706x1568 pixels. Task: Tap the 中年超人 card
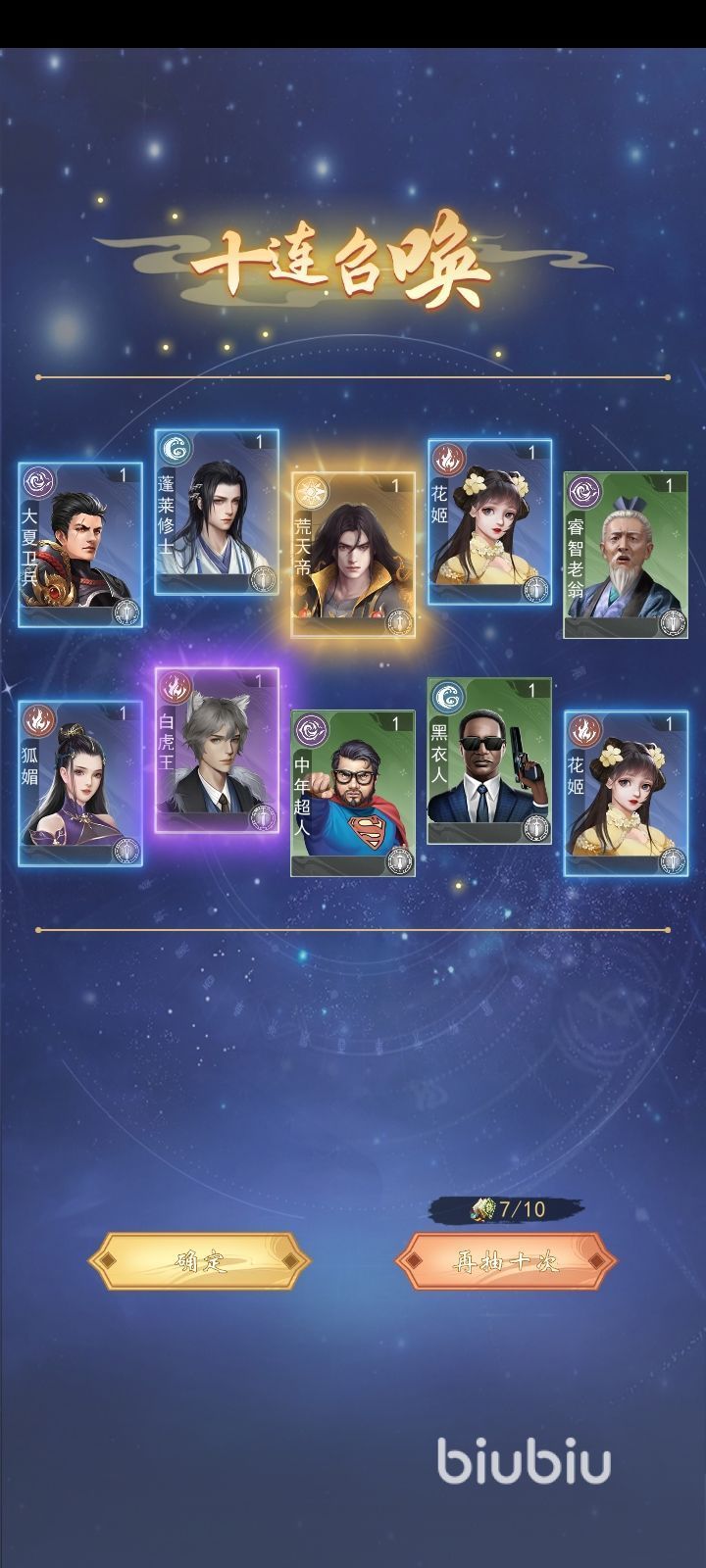(x=353, y=794)
